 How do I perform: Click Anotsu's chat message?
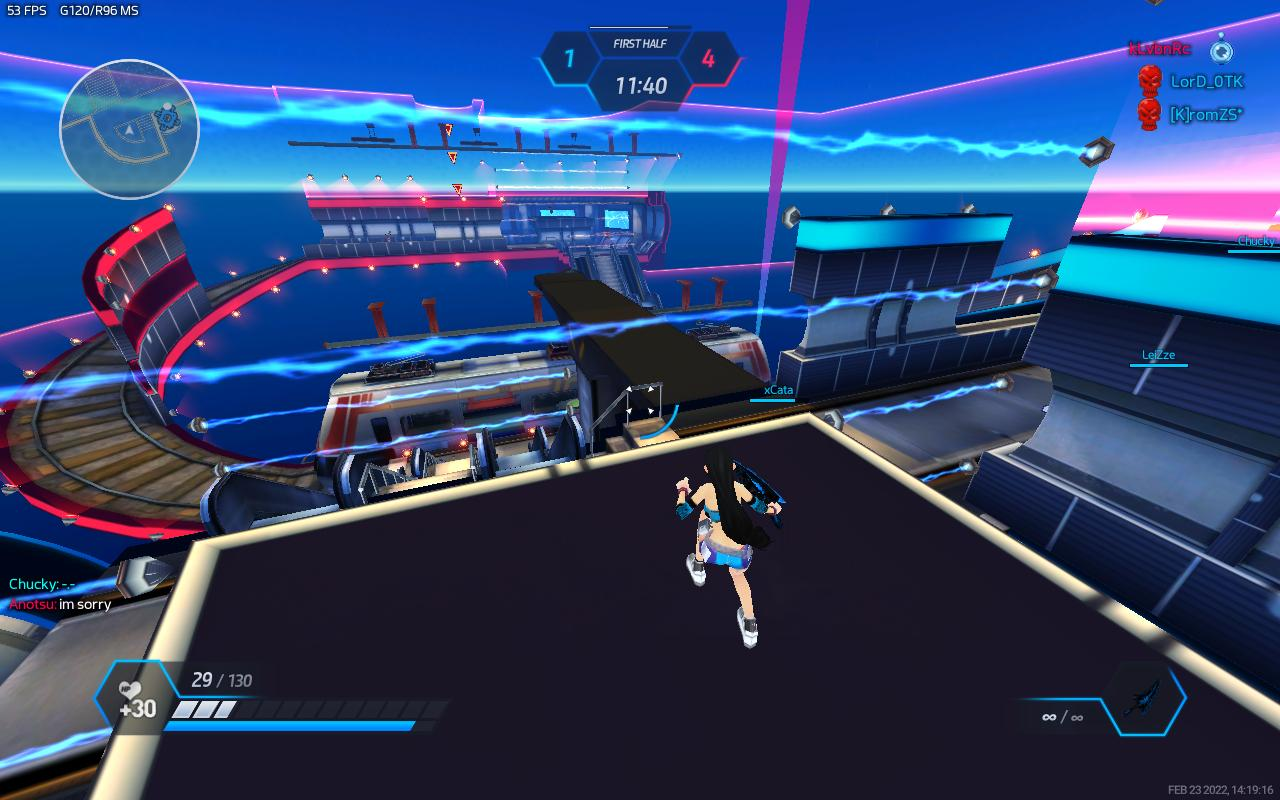tap(61, 604)
